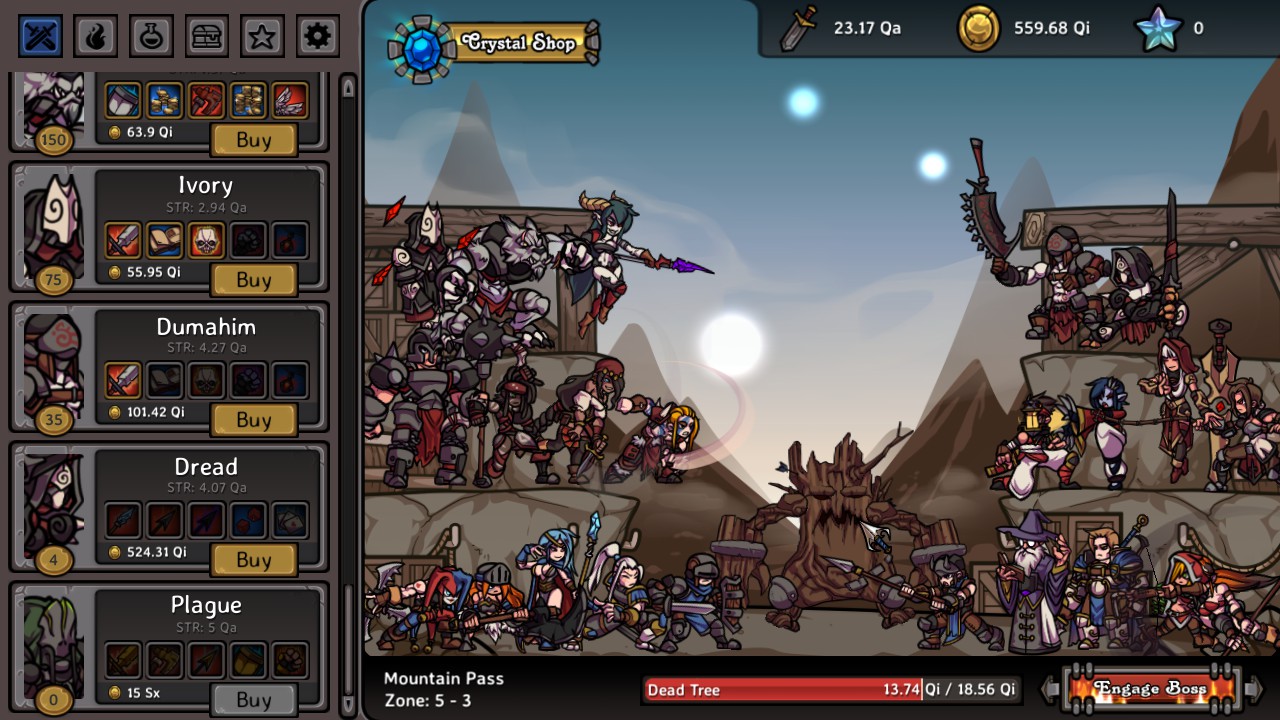This screenshot has width=1280, height=720.
Task: Buy the Dumahim upgrade for 101.42 Qi
Action: pyautogui.click(x=253, y=420)
